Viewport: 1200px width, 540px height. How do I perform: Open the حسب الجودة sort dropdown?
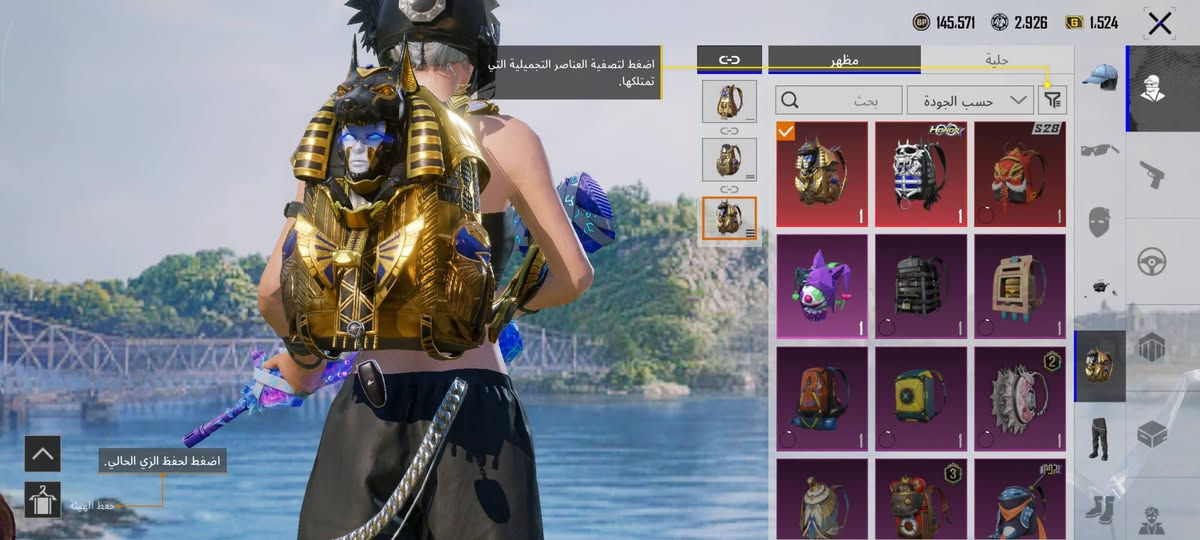pos(970,100)
